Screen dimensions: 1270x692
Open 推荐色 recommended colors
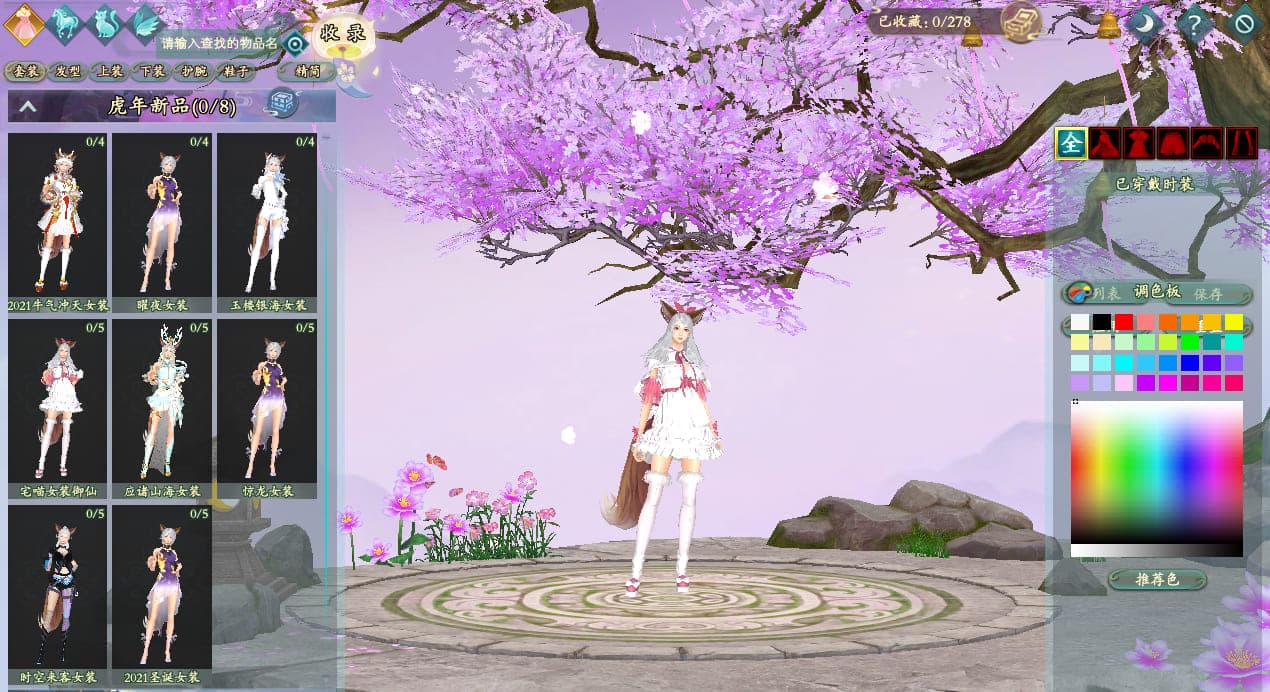[x=1158, y=579]
